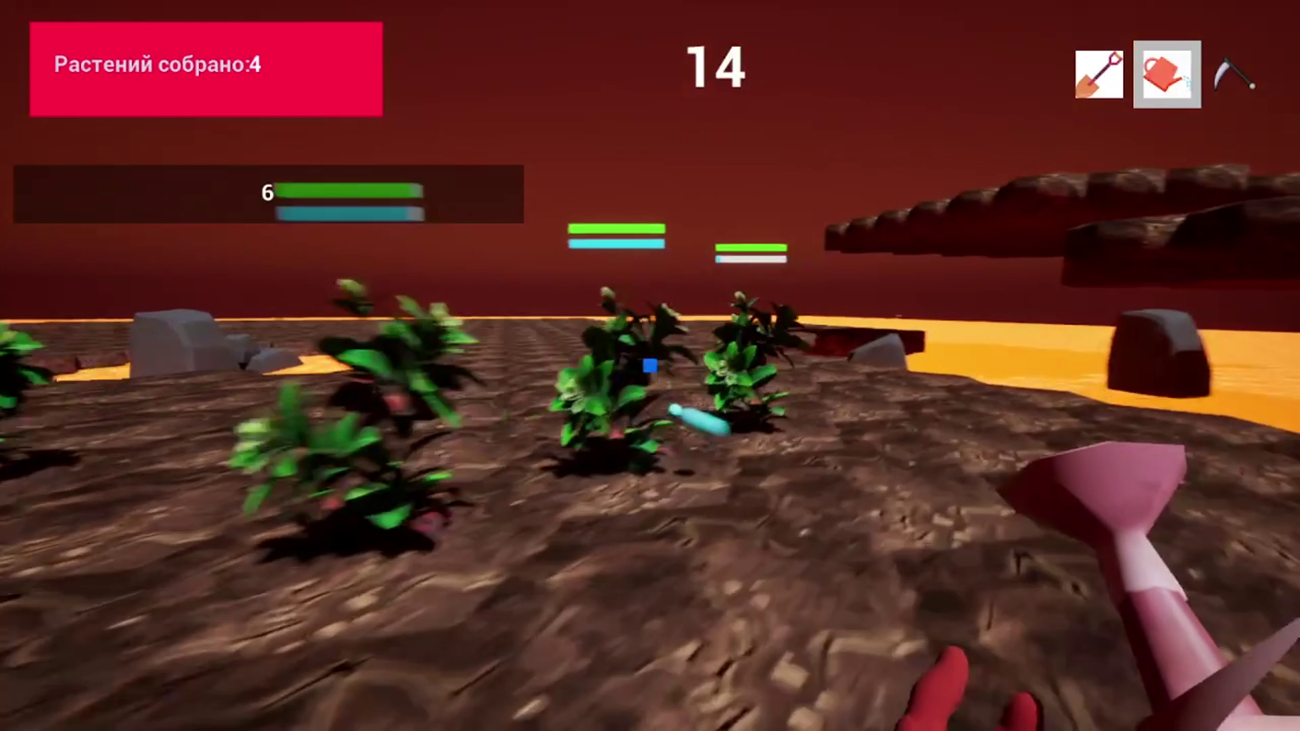Click the cyan water bottle on the soil
Screen dimensions: 1300x731
(698, 420)
